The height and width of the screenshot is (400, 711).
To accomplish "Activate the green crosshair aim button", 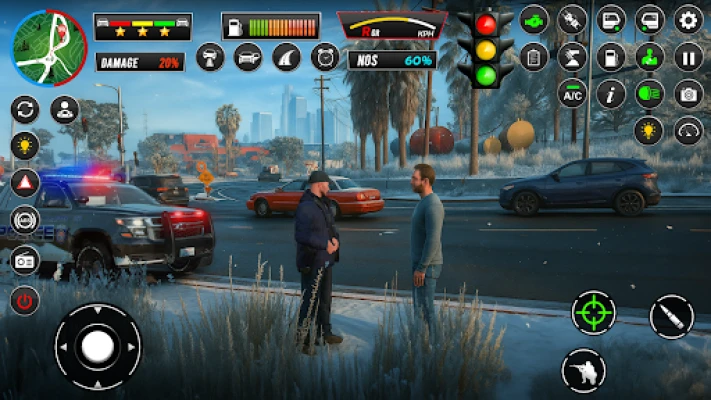I will [593, 313].
